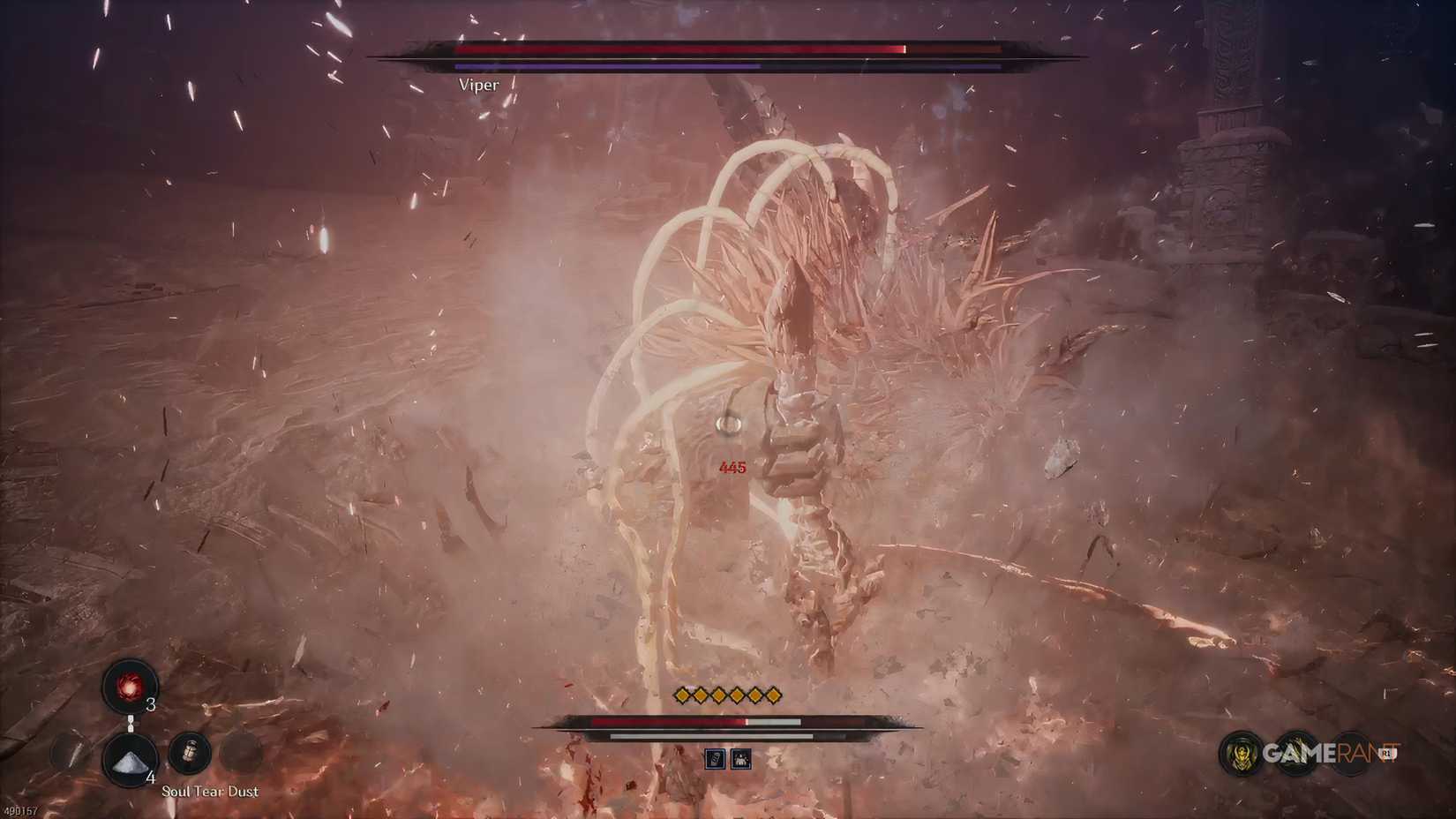Screen dimensions: 1456x819
Task: Click the Soul Tear Dust item label text
Action: click(x=210, y=792)
